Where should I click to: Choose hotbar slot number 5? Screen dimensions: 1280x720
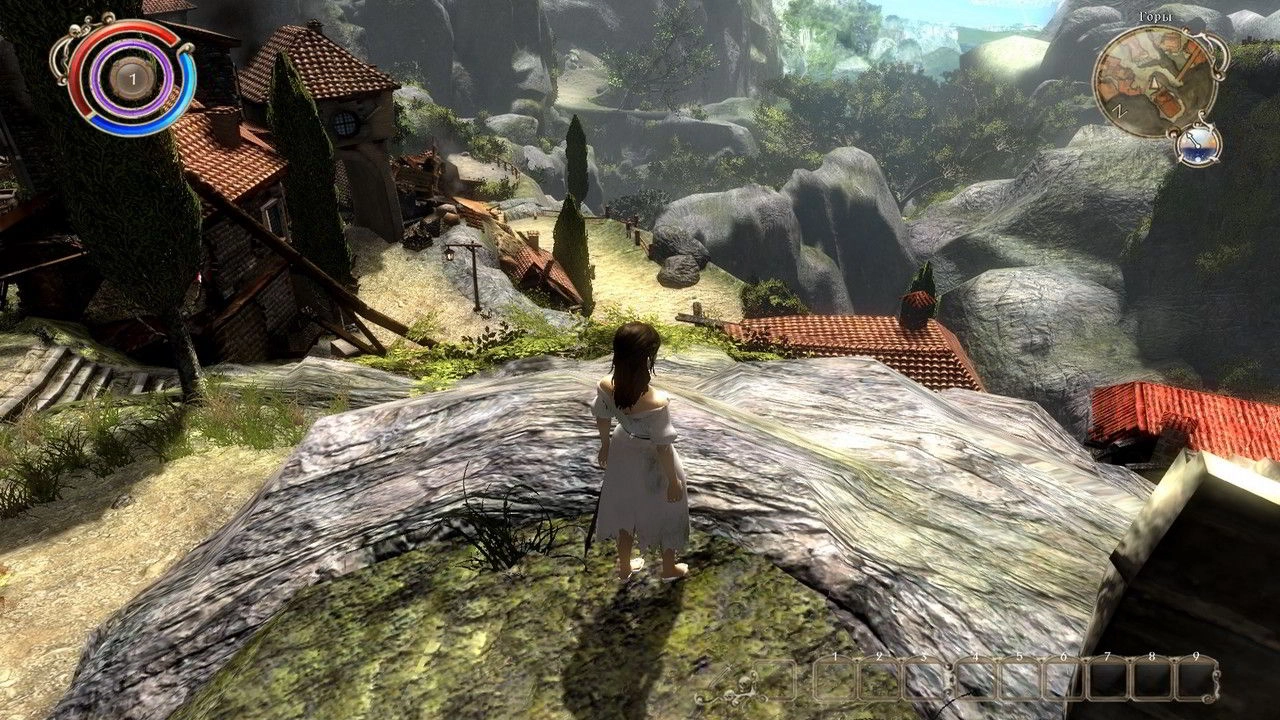point(1019,680)
